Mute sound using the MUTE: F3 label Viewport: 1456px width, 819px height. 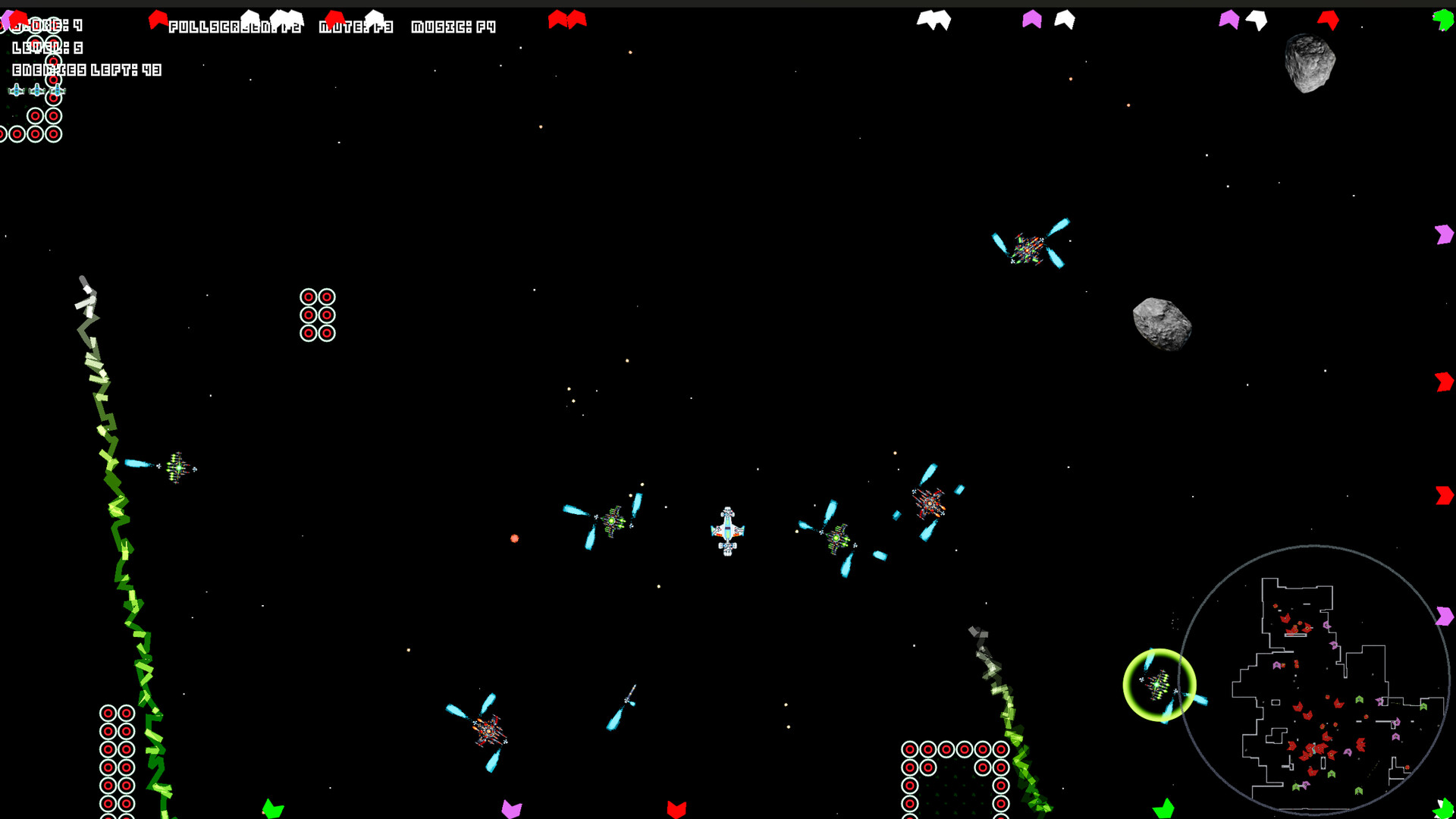coord(355,26)
